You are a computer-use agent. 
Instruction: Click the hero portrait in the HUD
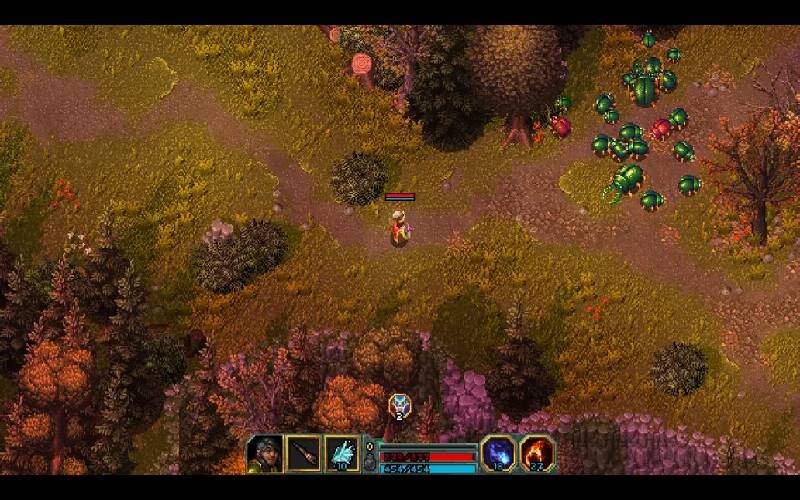click(265, 453)
